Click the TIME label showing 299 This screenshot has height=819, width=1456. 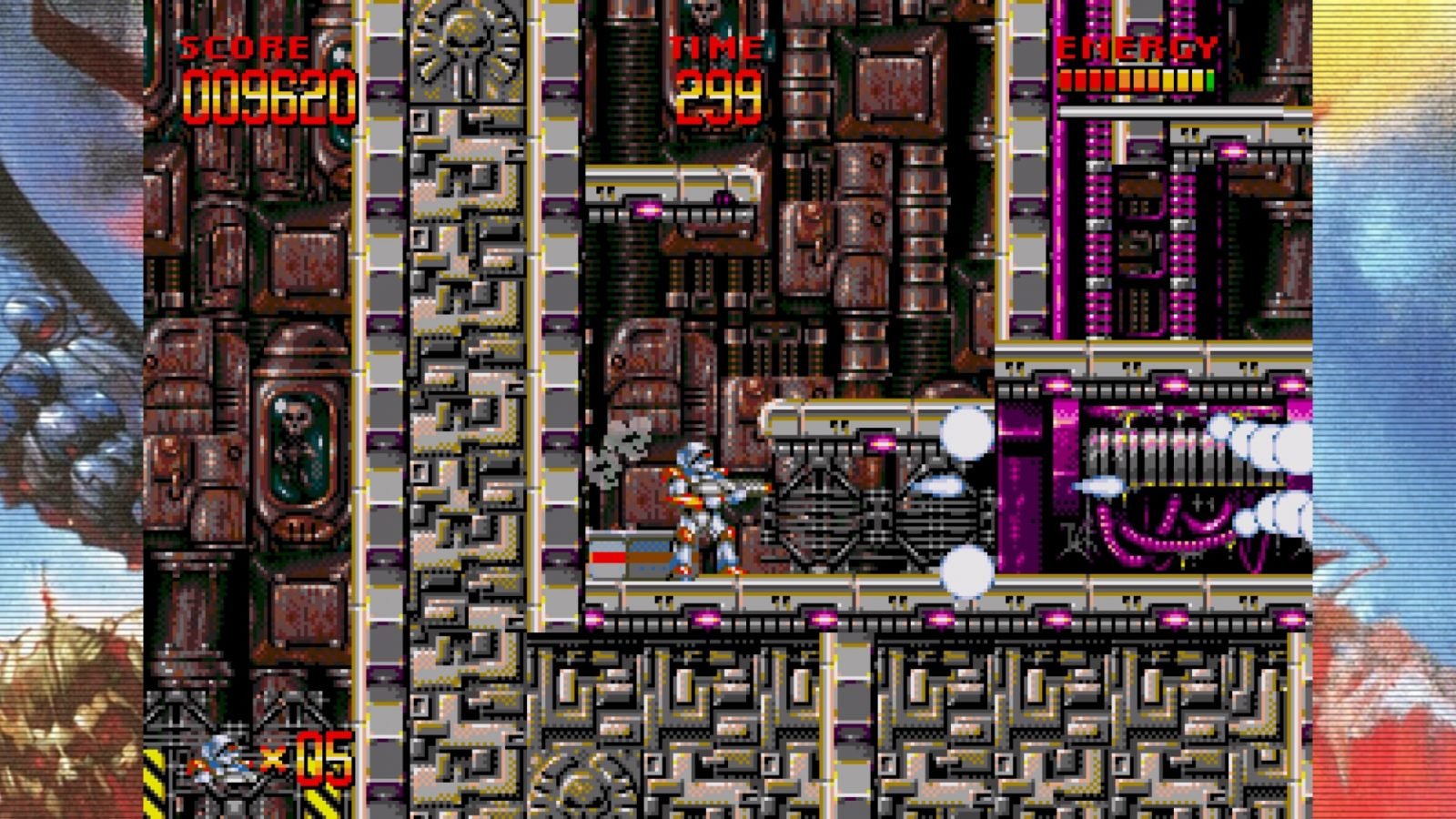[714, 47]
